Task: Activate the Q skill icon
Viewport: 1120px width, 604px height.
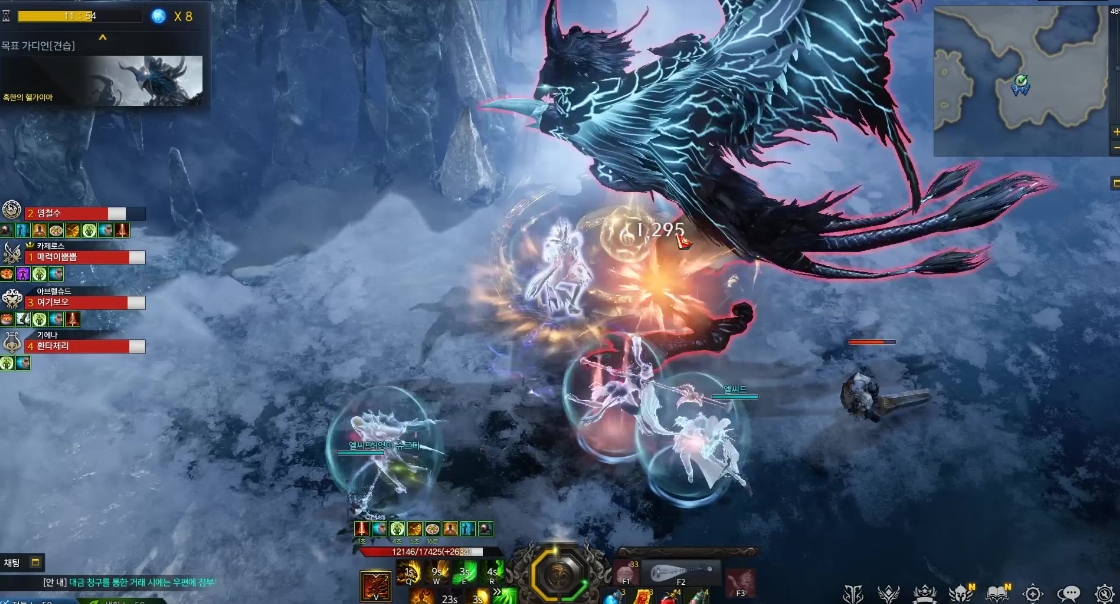Action: coord(410,573)
